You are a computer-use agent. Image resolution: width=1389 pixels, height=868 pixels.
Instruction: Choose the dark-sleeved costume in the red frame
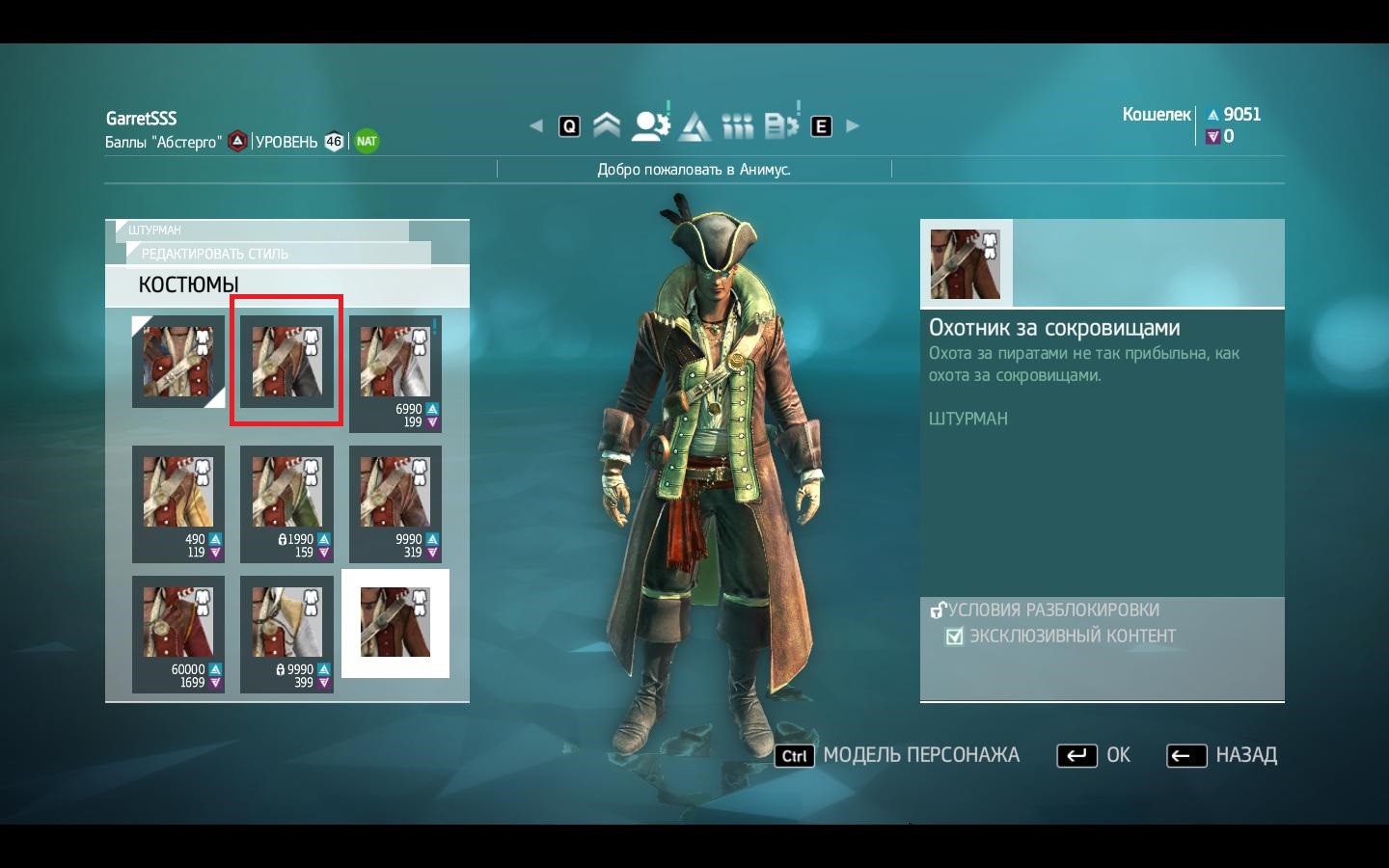tap(286, 361)
